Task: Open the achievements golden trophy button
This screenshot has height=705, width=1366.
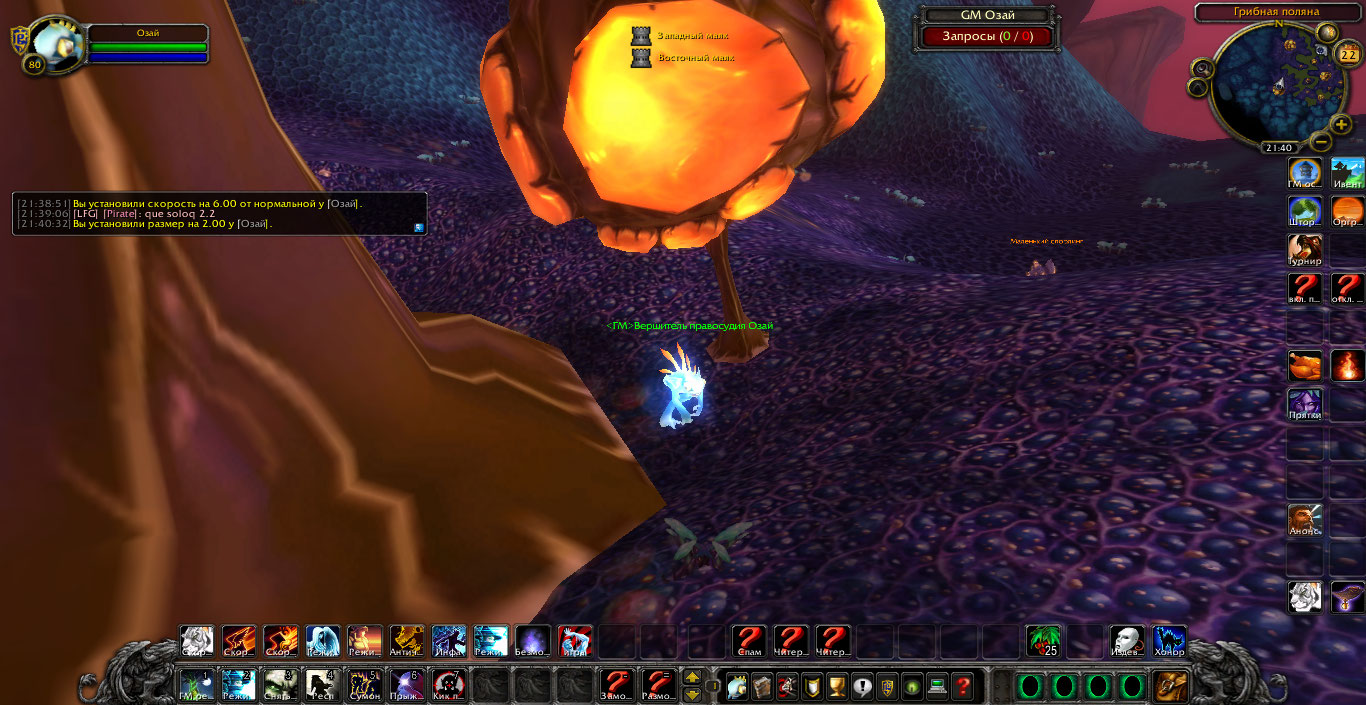Action: pyautogui.click(x=837, y=686)
